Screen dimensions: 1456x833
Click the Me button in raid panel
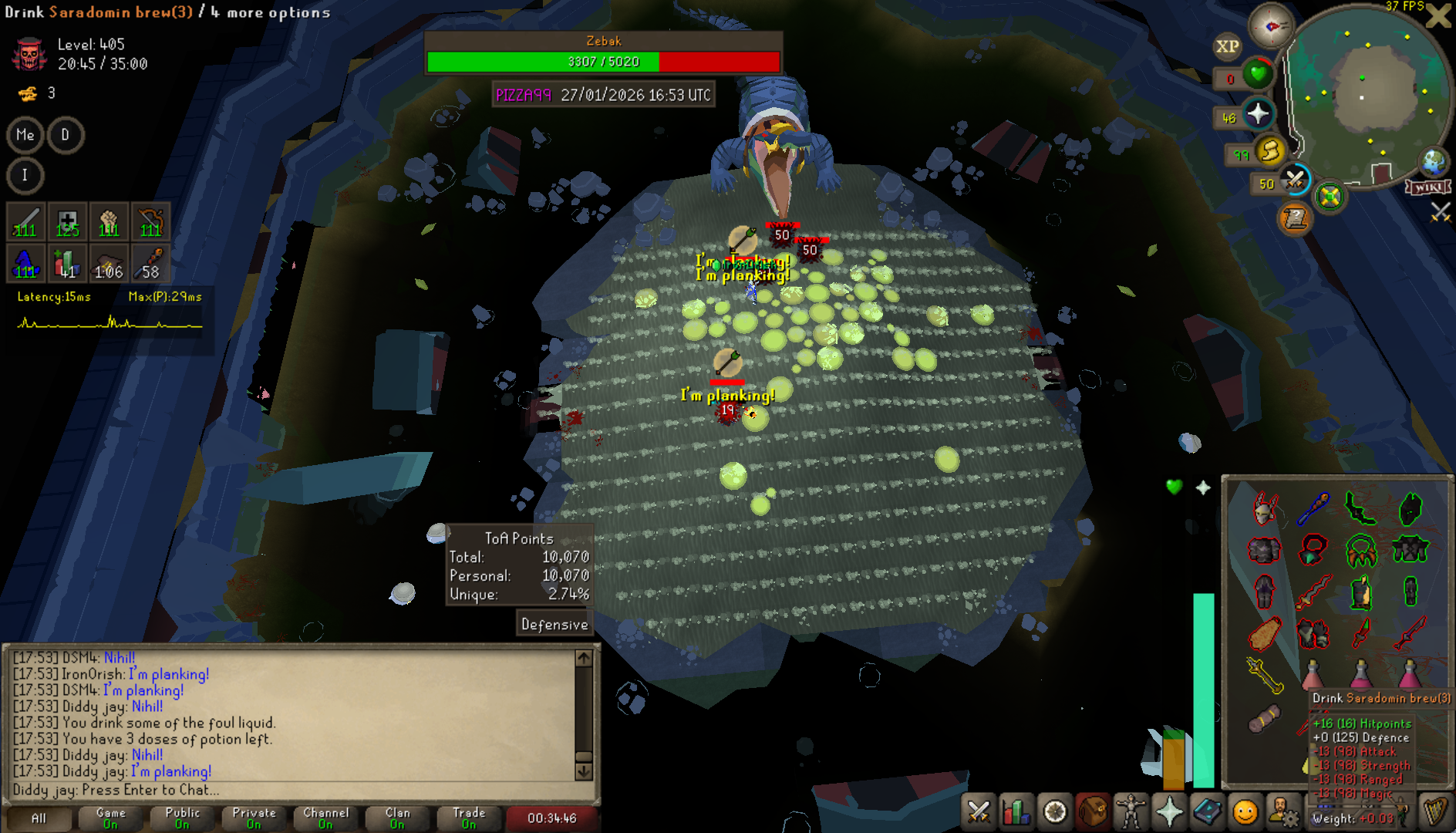(x=25, y=135)
